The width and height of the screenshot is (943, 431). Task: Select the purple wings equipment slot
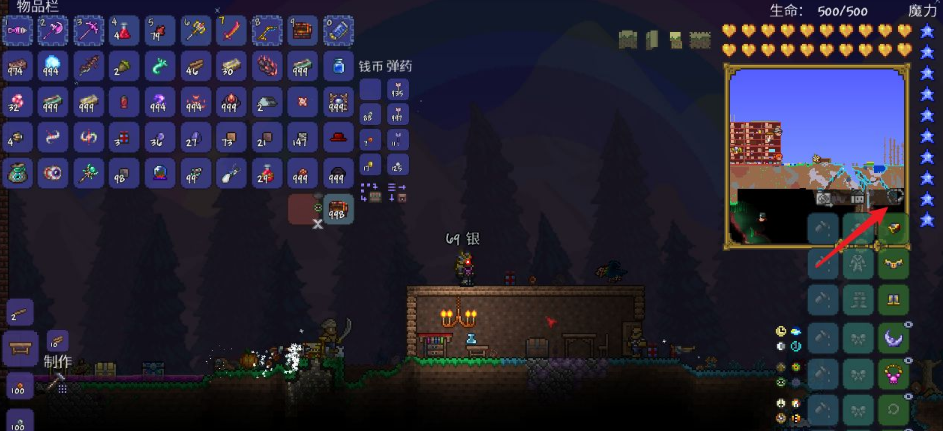coord(893,337)
